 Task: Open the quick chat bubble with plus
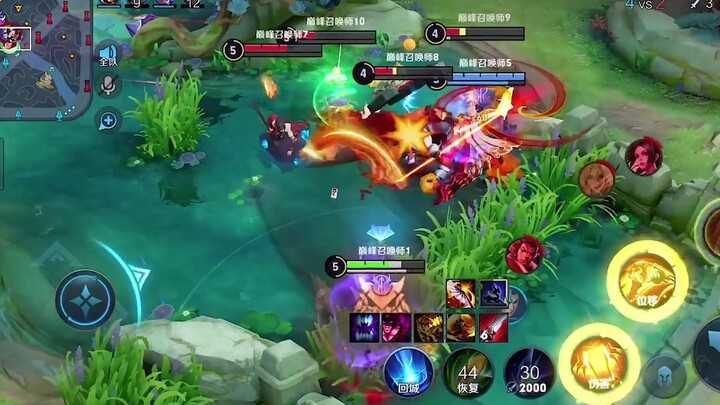pyautogui.click(x=108, y=121)
